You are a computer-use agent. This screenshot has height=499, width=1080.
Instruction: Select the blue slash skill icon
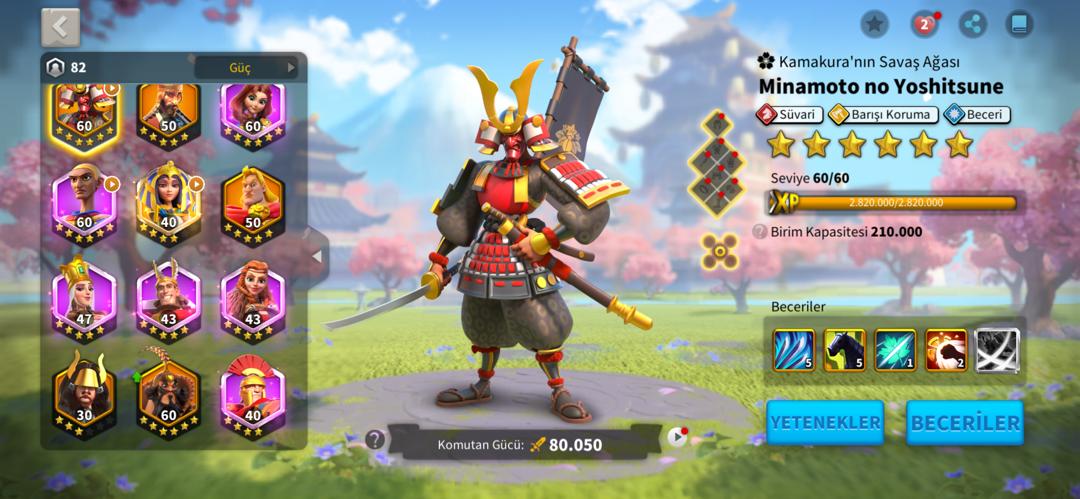click(x=793, y=350)
